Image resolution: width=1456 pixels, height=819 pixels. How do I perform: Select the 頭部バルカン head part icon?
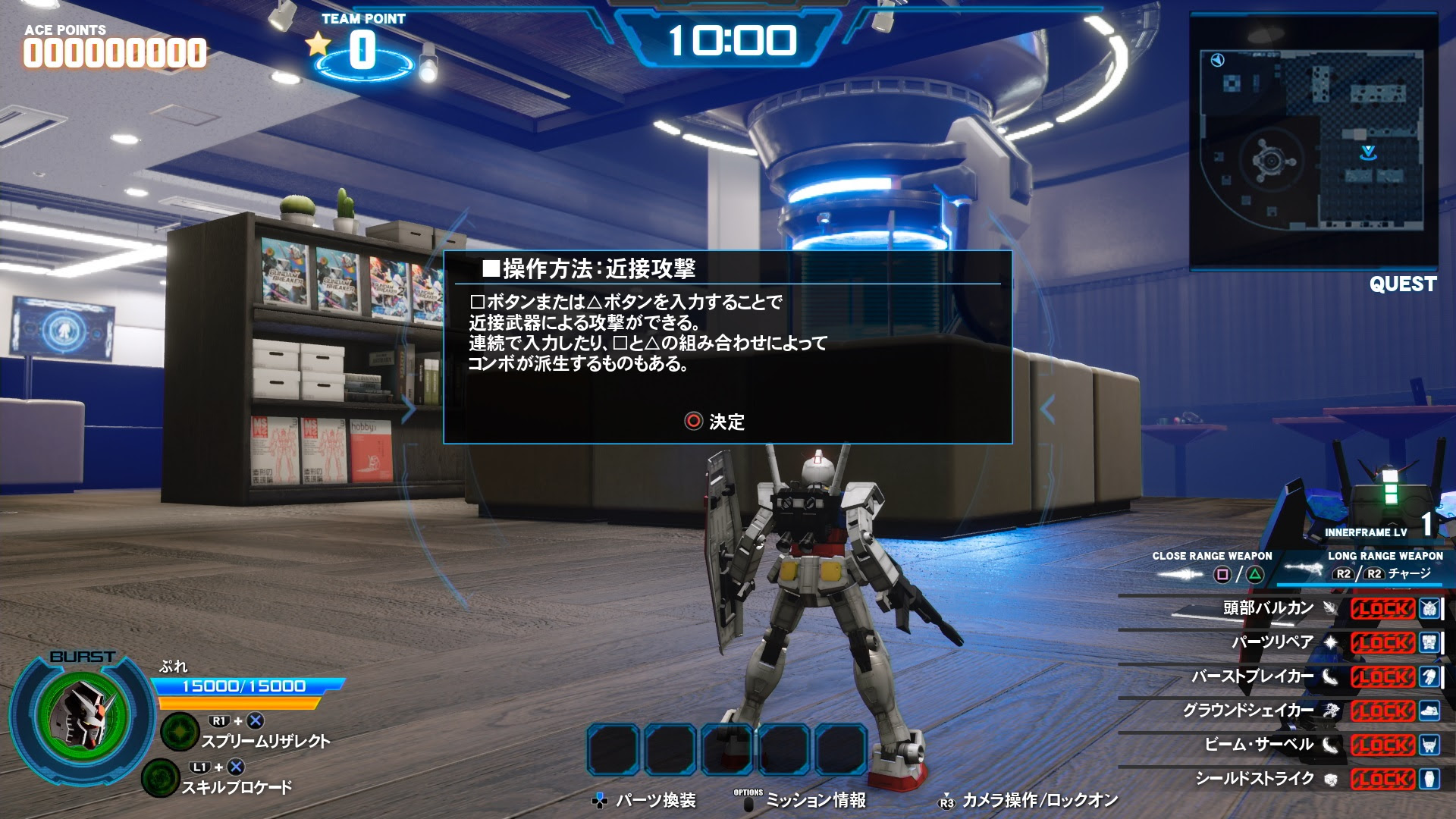pyautogui.click(x=1429, y=608)
